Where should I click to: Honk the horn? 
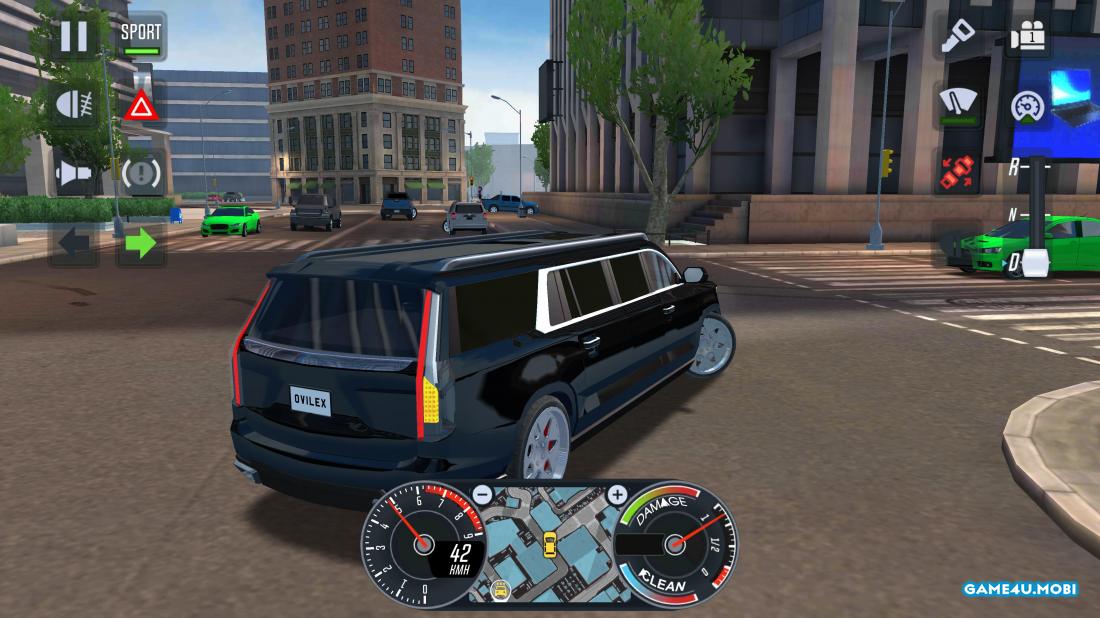click(74, 174)
